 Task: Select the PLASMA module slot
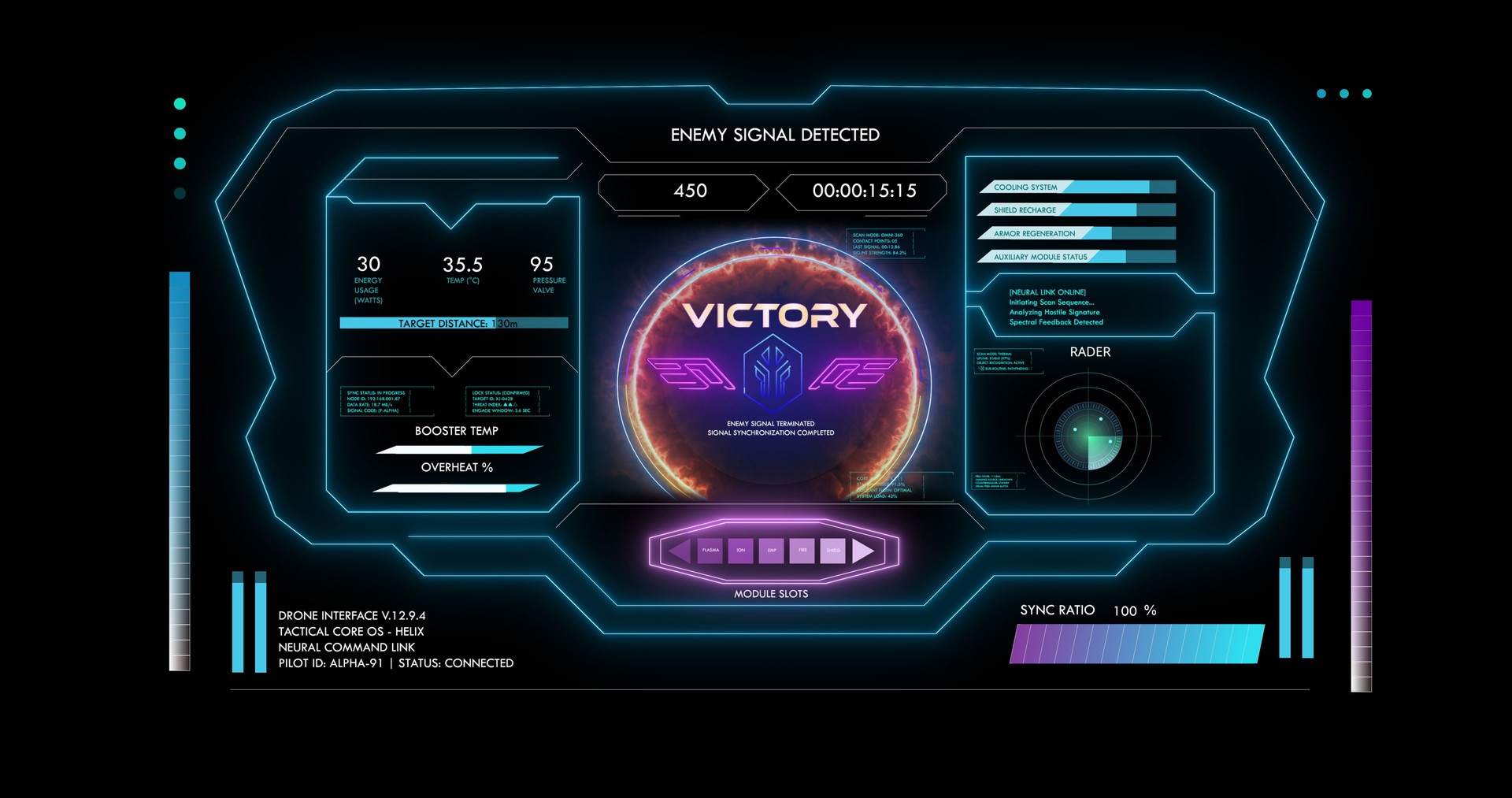click(711, 551)
